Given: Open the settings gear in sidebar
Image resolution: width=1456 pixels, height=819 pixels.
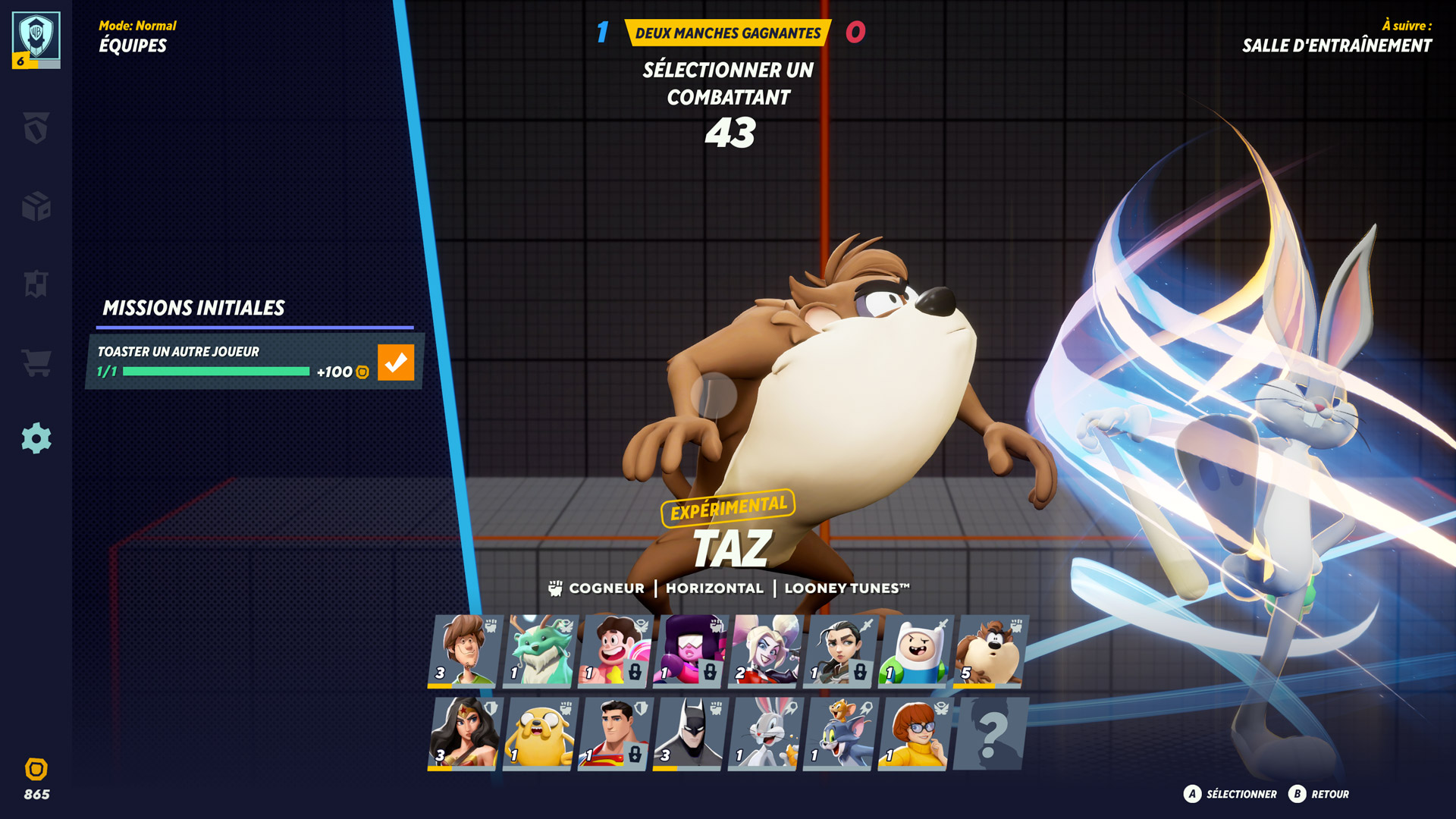Looking at the screenshot, I should coord(36,438).
